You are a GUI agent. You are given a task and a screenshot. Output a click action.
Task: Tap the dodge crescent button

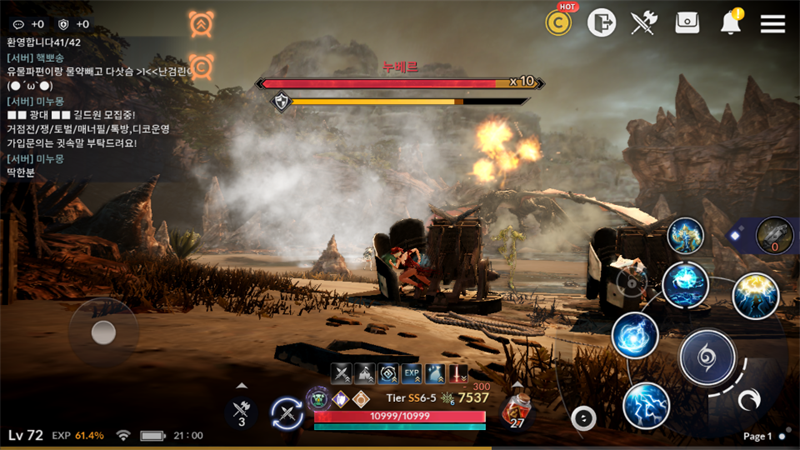click(x=749, y=401)
